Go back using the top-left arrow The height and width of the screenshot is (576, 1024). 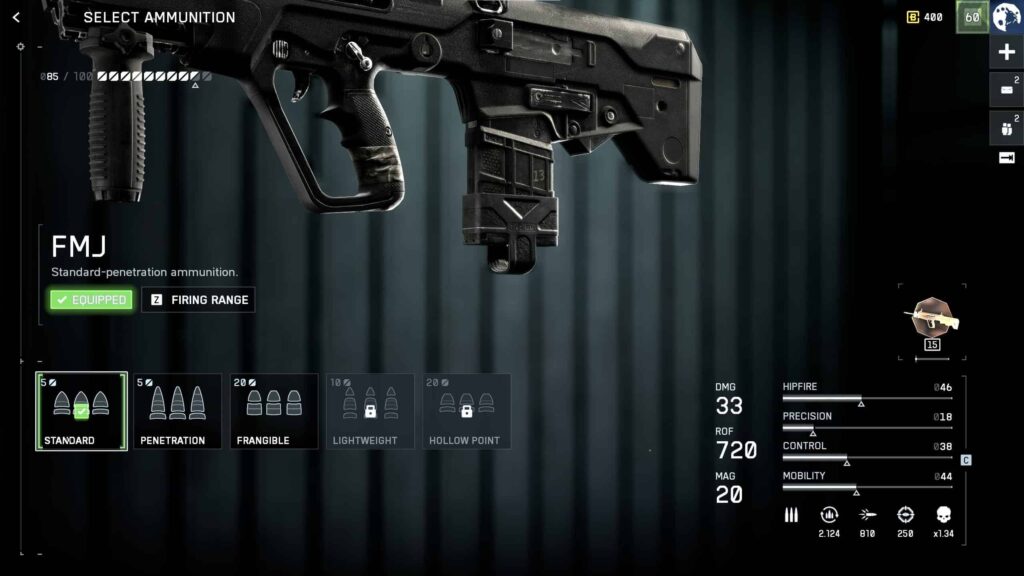point(16,18)
